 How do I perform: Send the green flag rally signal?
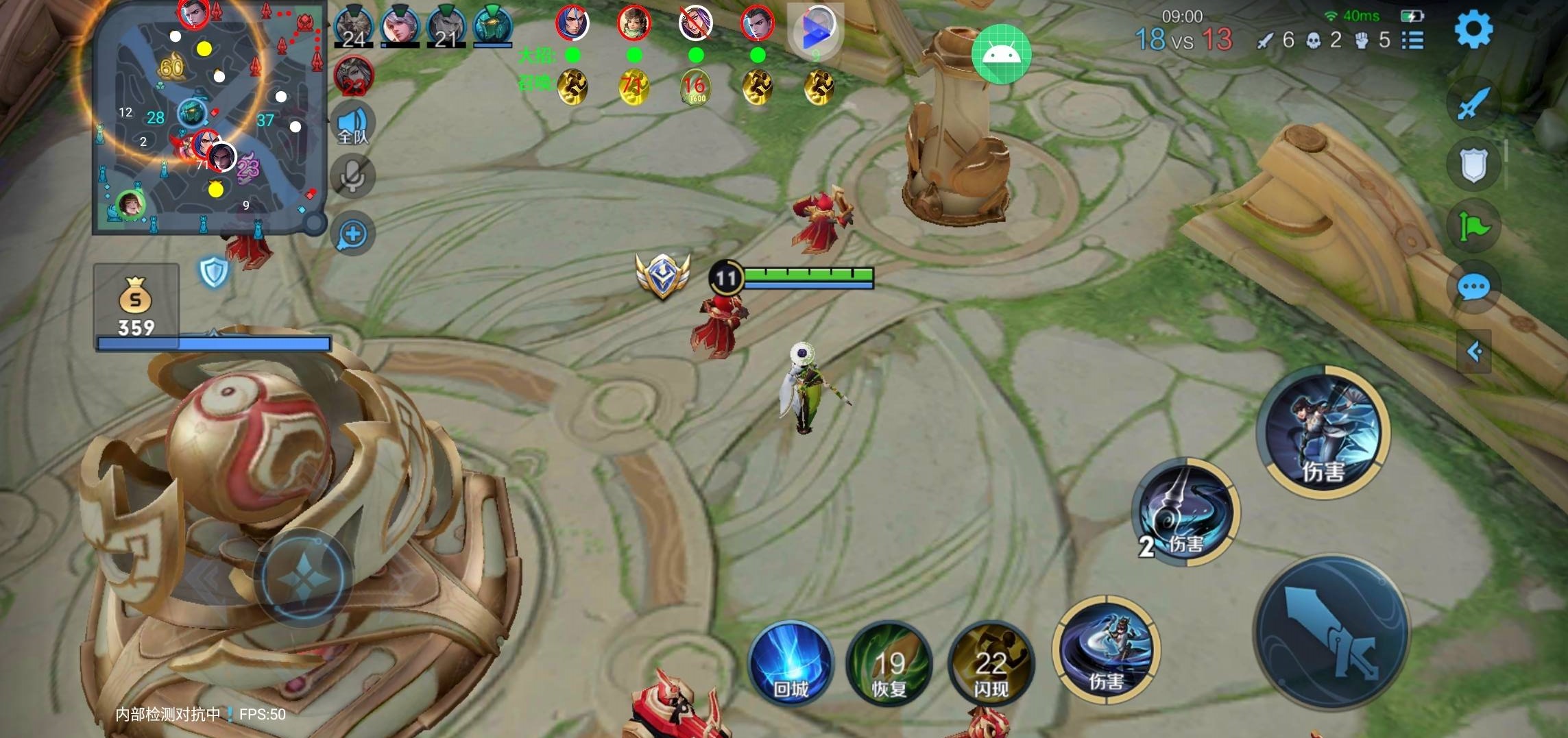[x=1473, y=225]
